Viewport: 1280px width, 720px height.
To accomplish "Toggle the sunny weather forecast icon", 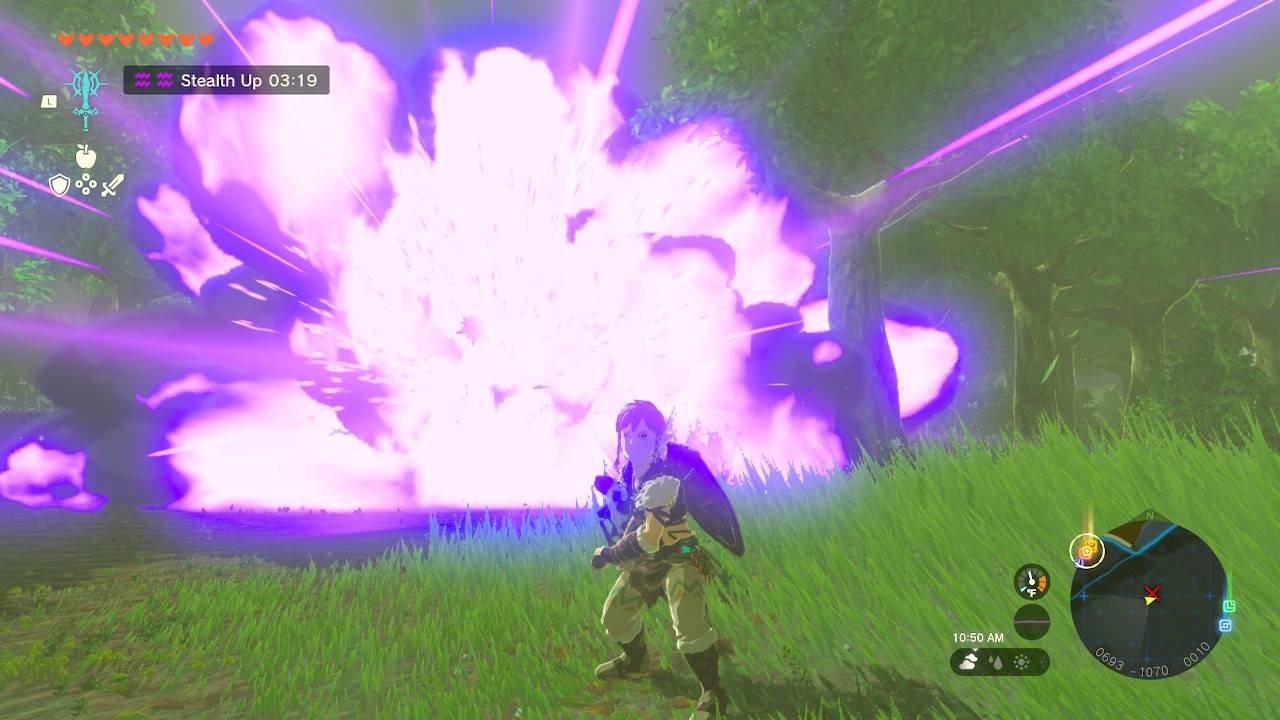I will pyautogui.click(x=1021, y=661).
